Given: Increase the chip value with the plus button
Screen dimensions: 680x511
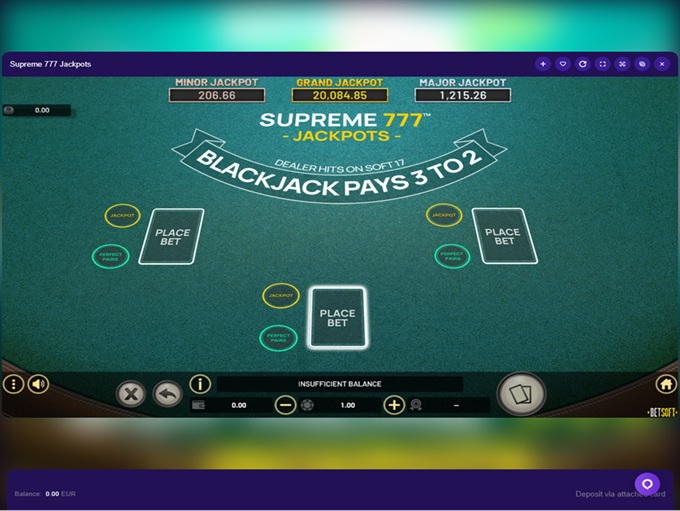Looking at the screenshot, I should [394, 405].
